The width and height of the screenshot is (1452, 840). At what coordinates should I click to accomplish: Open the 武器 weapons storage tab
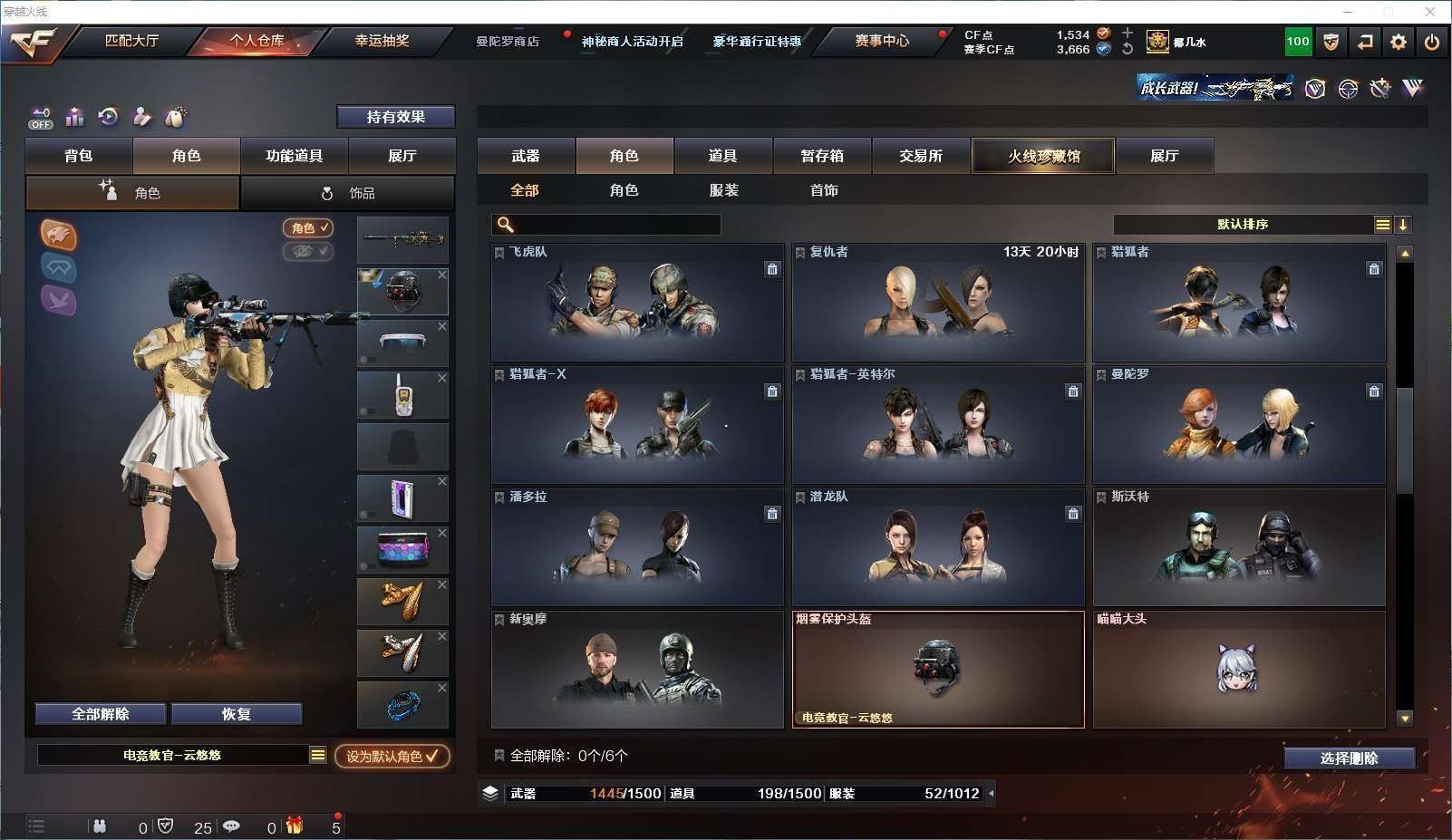526,156
